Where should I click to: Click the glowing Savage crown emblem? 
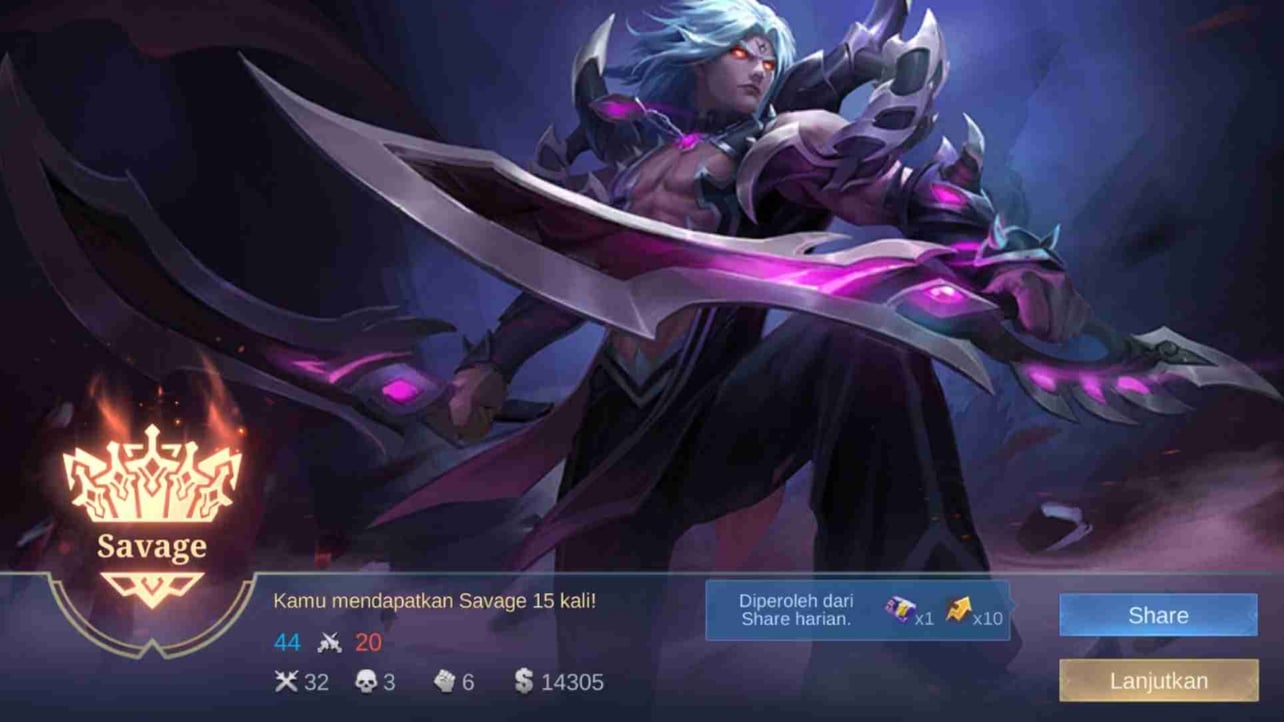150,475
